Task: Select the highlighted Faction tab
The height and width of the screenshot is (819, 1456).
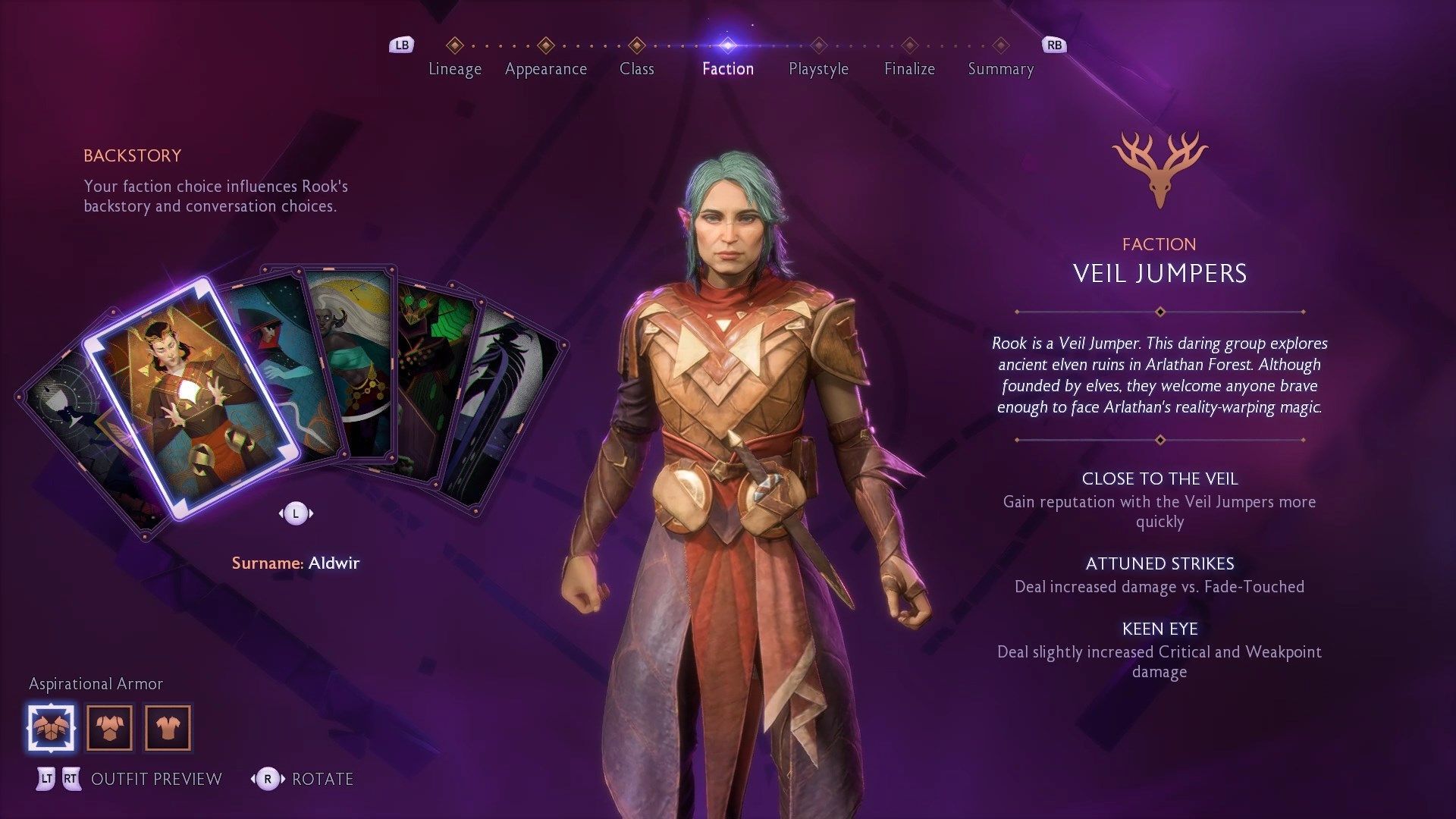Action: pyautogui.click(x=727, y=68)
